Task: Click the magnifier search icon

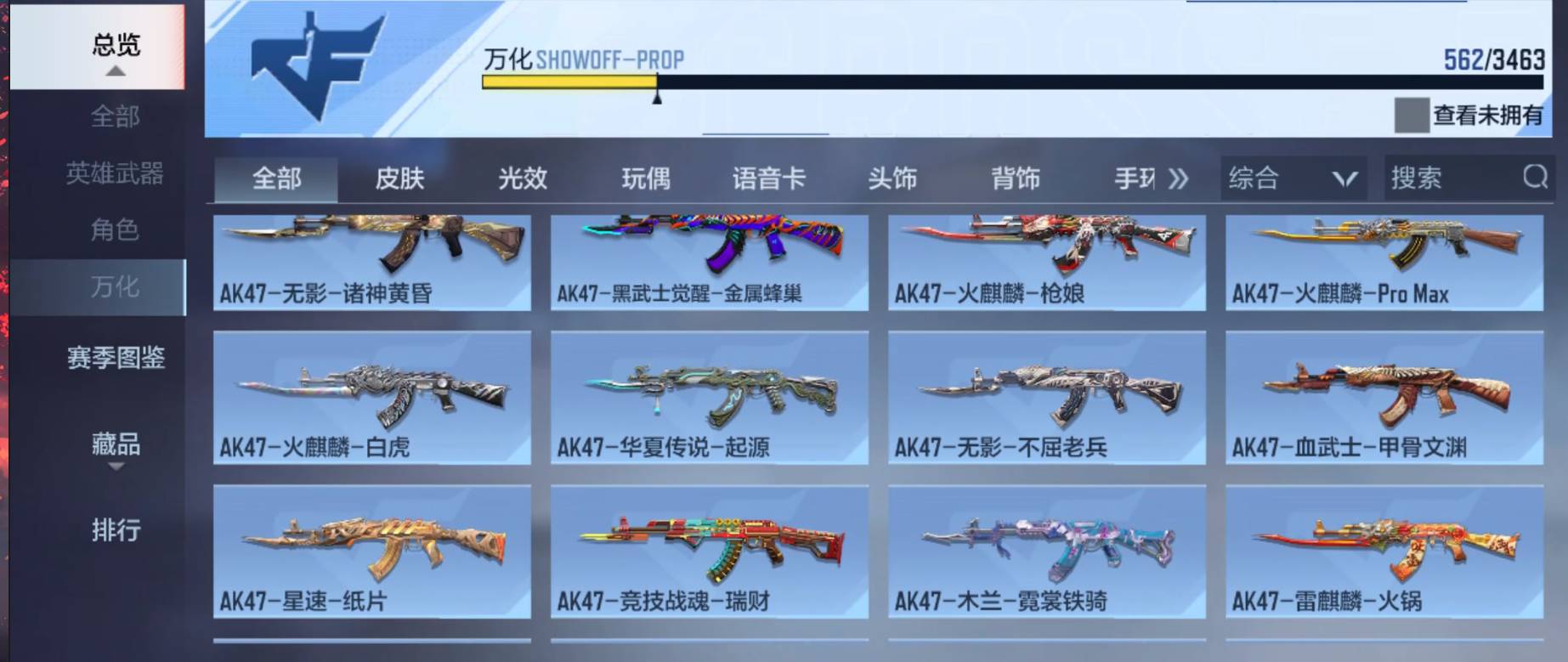Action: point(1535,178)
